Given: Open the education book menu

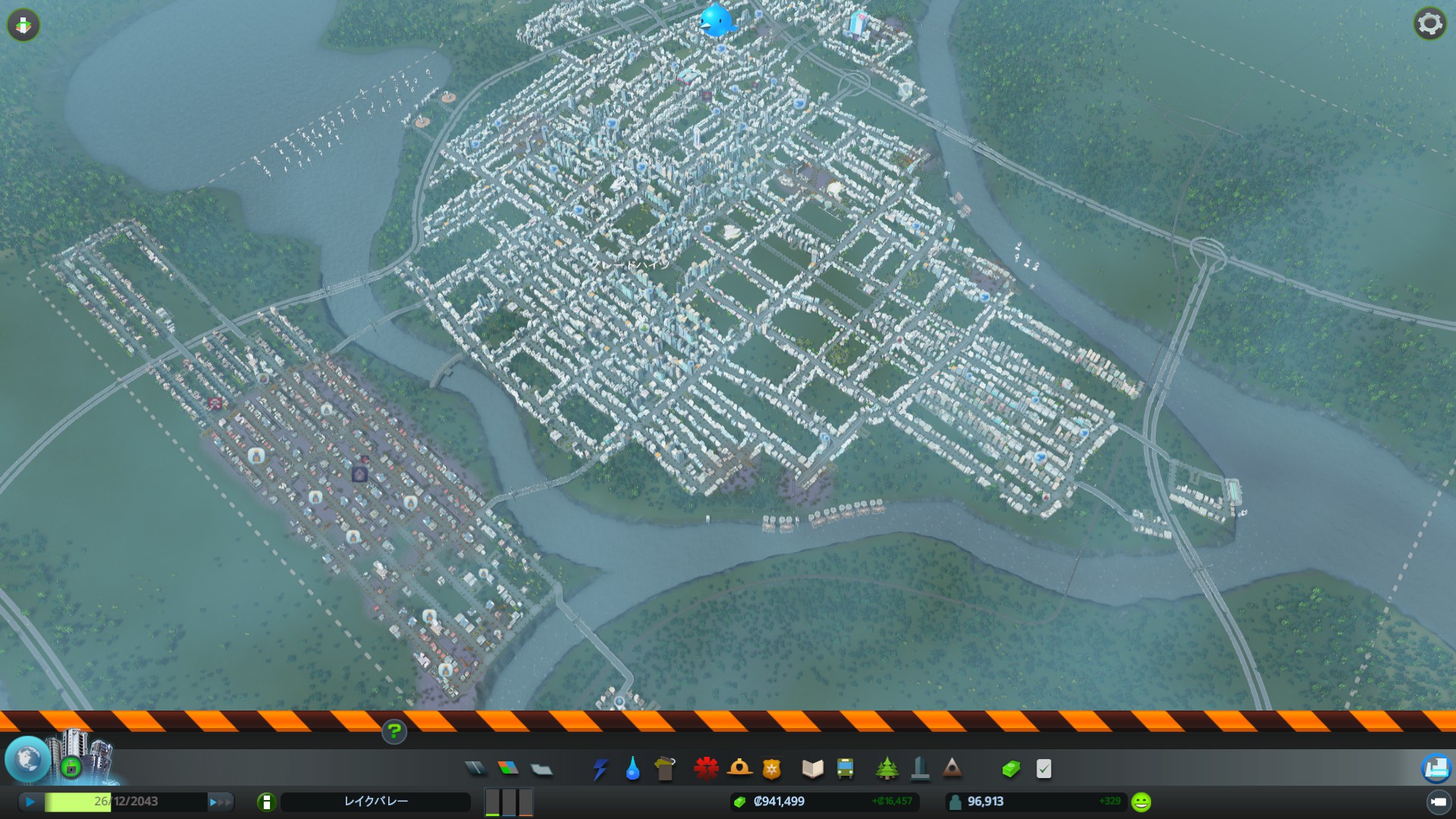Looking at the screenshot, I should coord(812,770).
